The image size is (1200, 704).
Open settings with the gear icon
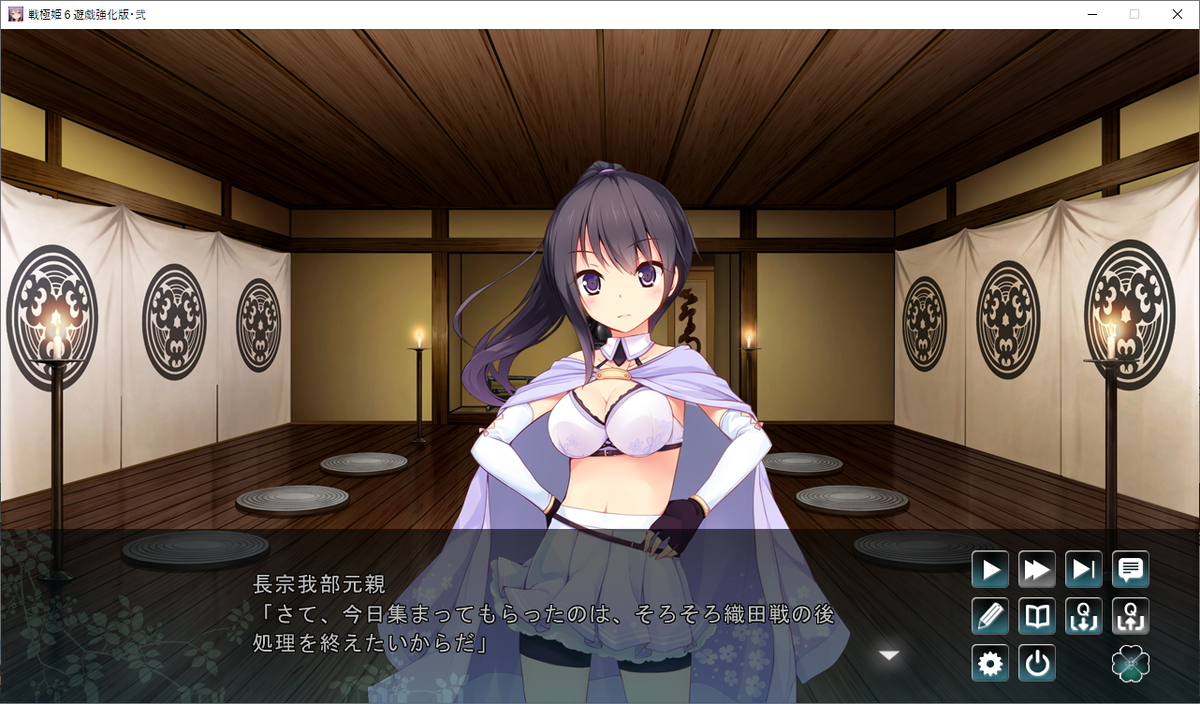point(990,663)
